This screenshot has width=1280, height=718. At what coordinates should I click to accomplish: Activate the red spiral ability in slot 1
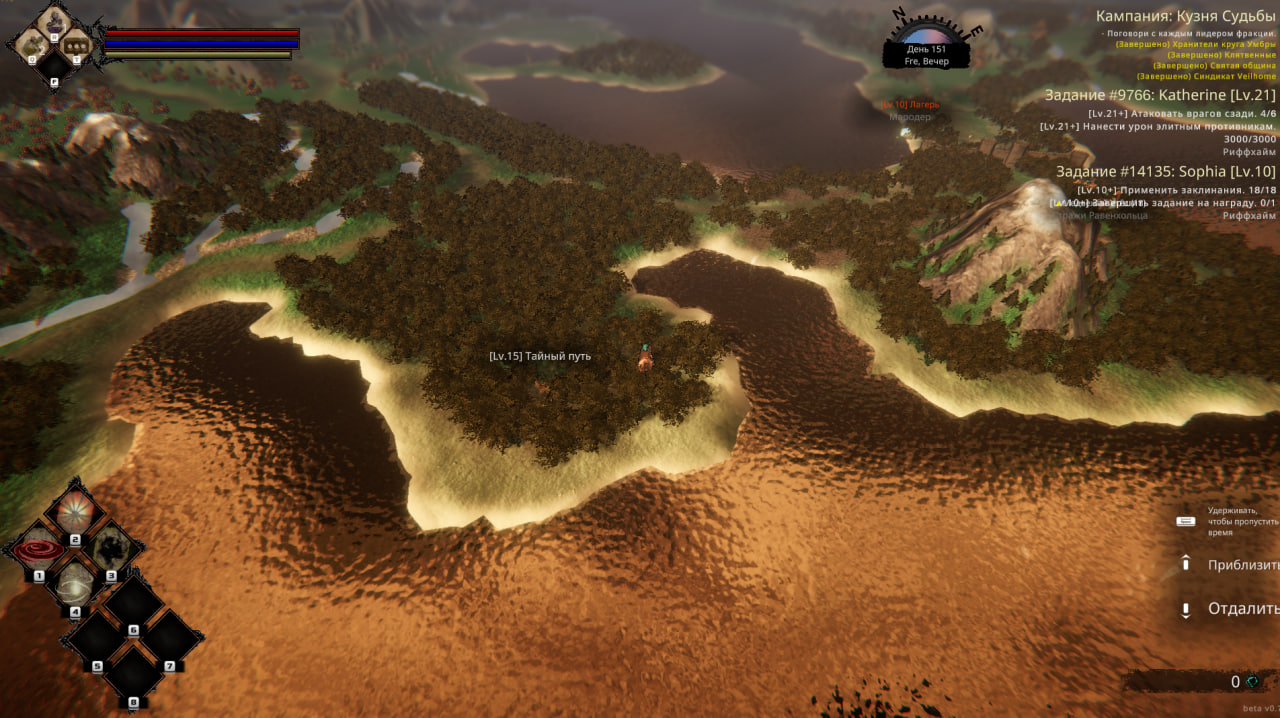(x=37, y=550)
